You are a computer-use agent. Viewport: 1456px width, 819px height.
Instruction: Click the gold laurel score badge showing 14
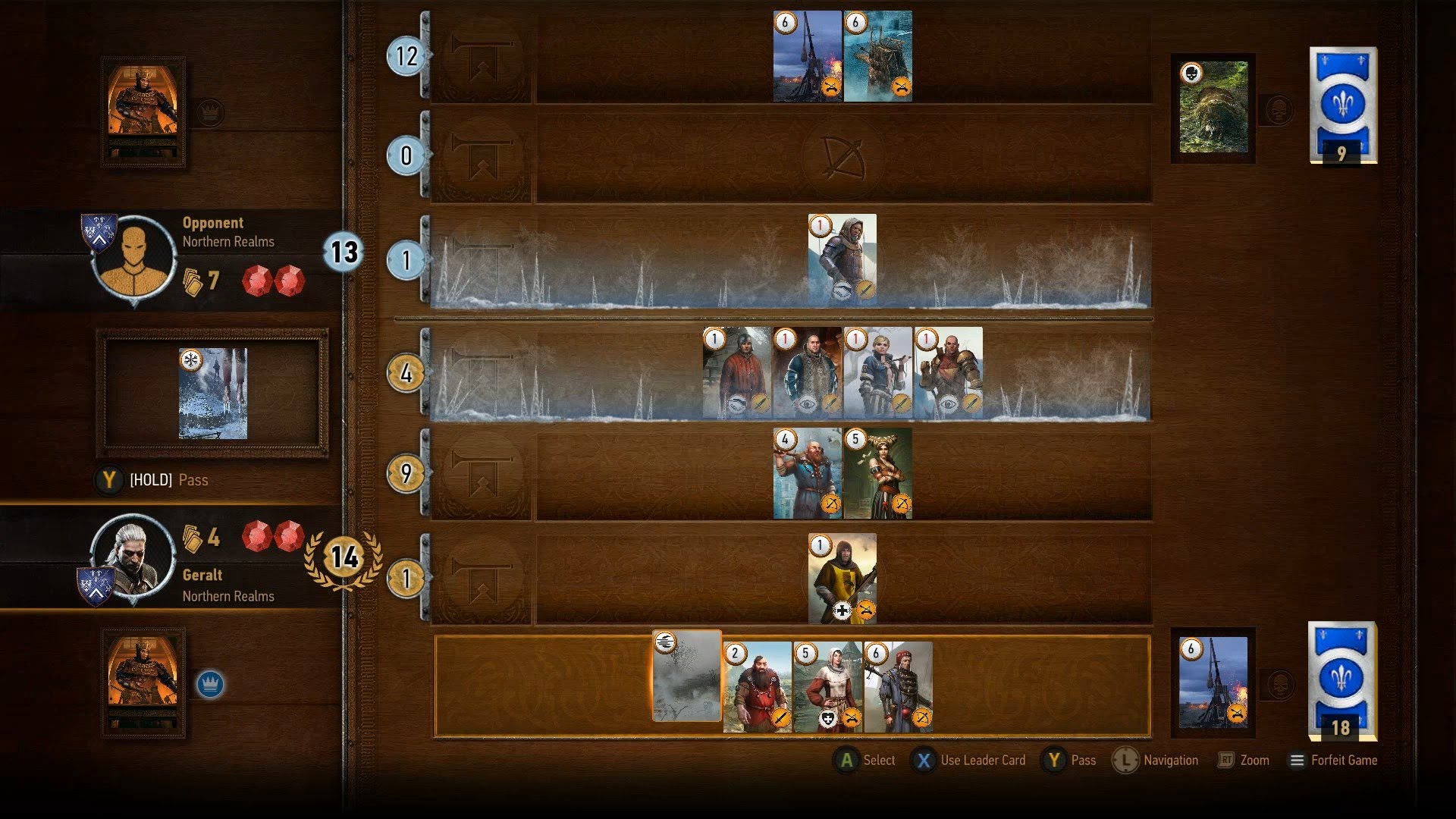(345, 559)
